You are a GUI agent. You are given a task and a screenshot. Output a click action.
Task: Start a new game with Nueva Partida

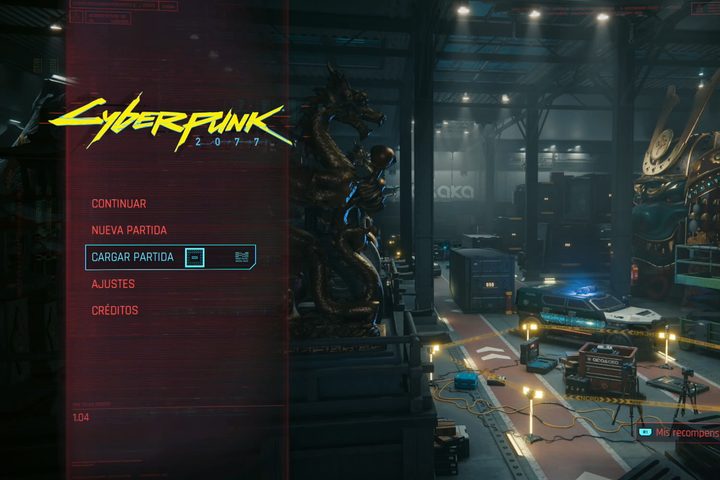[x=129, y=230]
